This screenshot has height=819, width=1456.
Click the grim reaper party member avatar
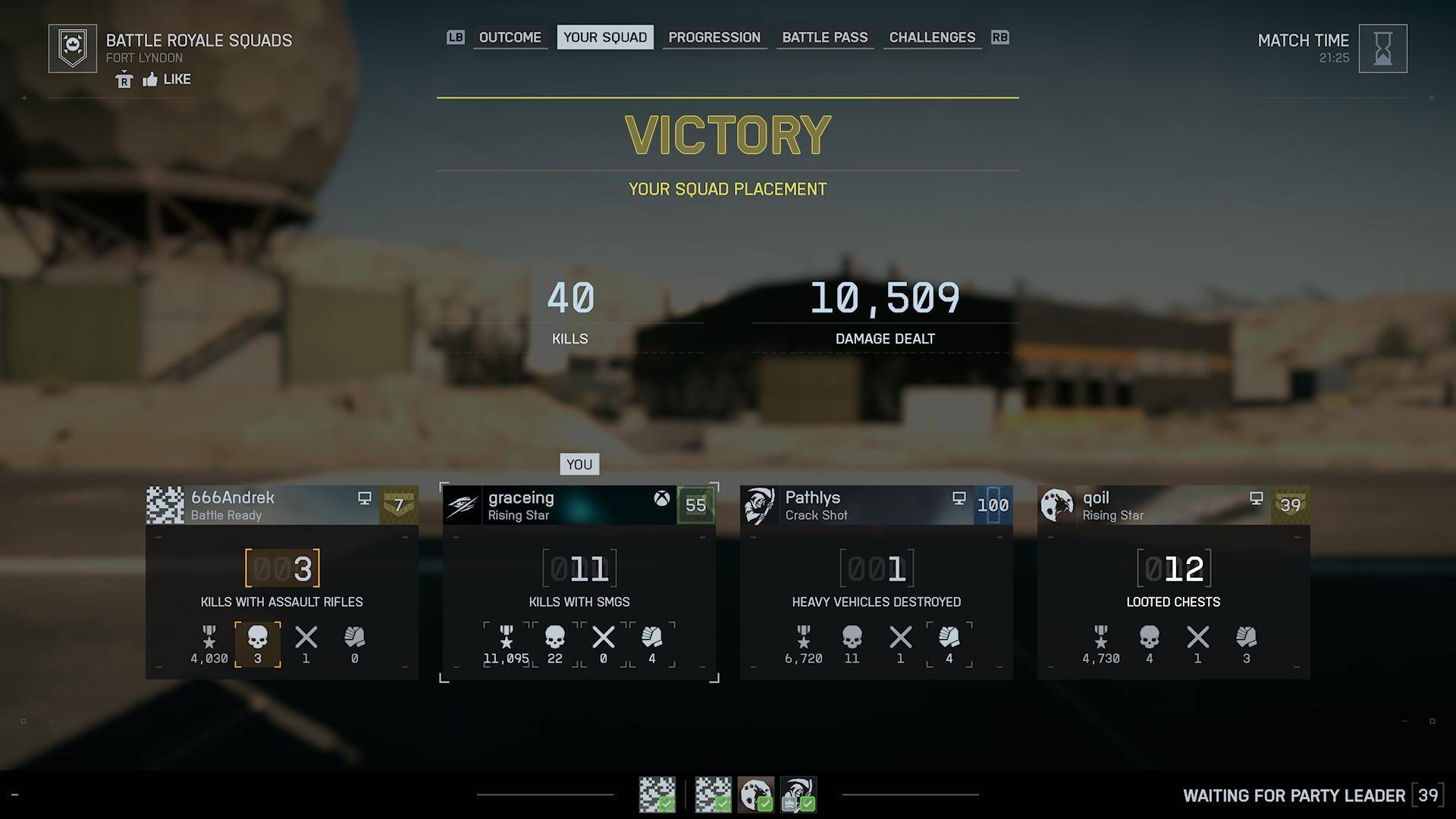pos(798,794)
